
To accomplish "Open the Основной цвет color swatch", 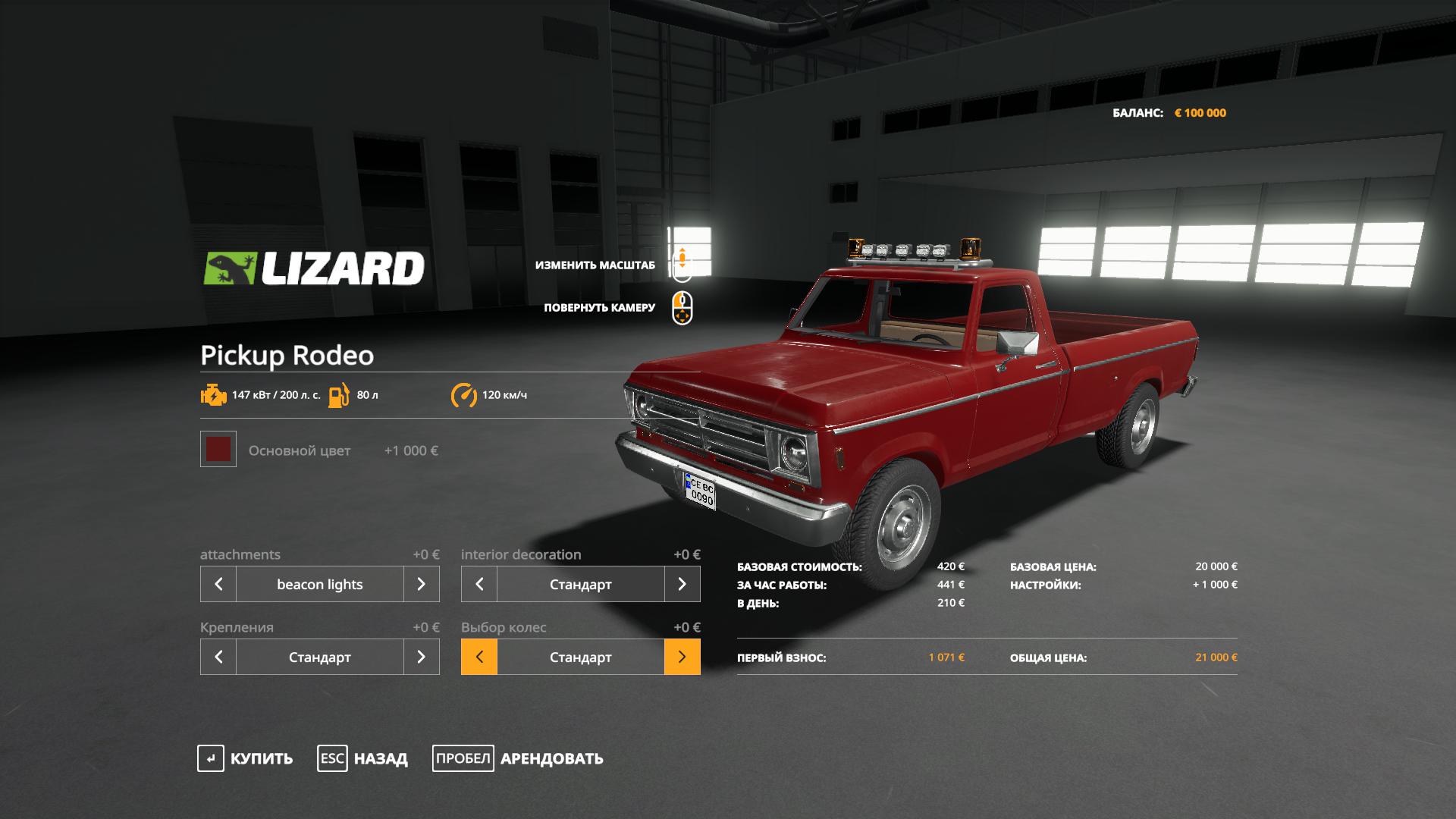I will 218,450.
